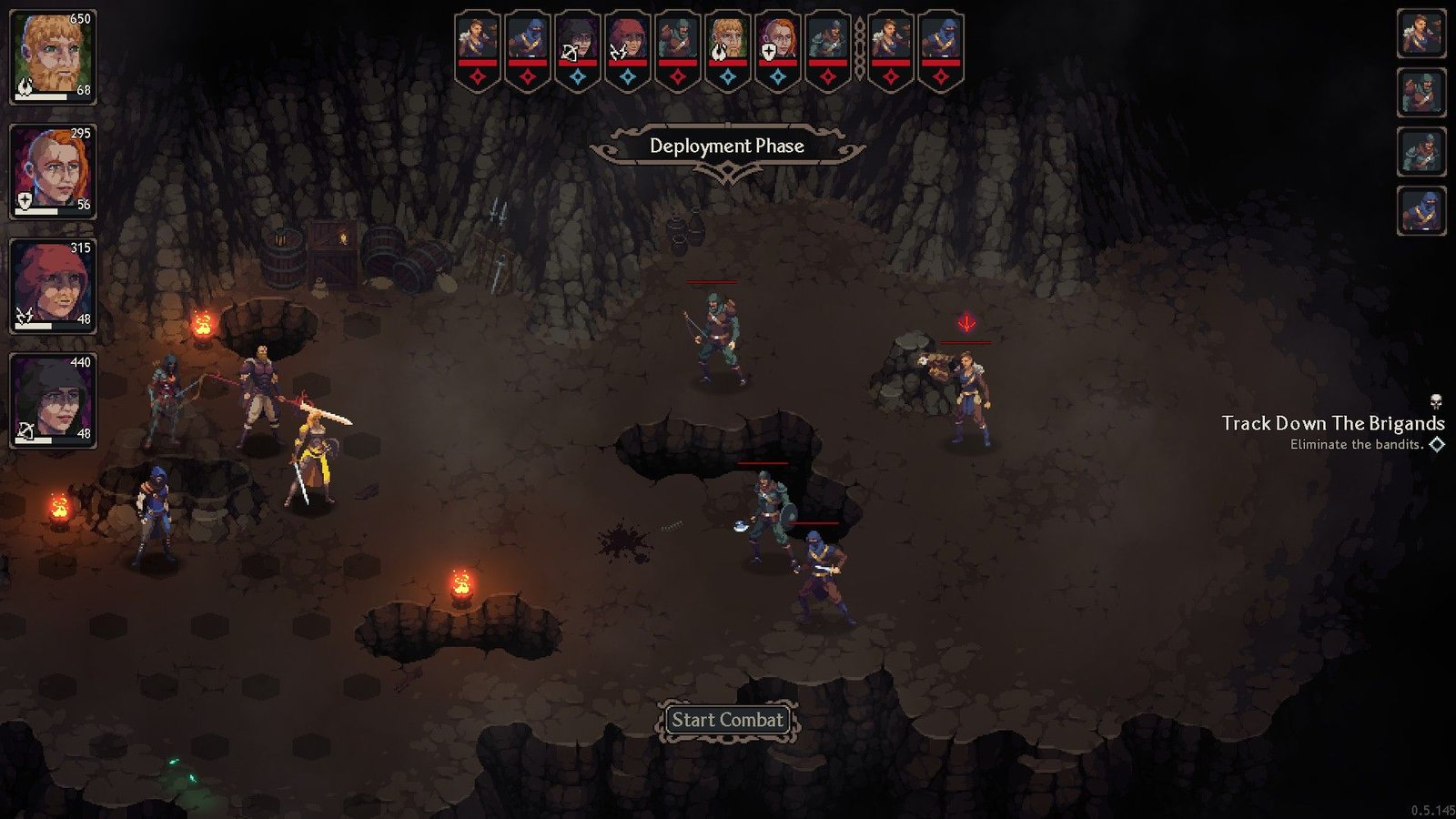This screenshot has width=1456, height=819.
Task: Select the blue-masked bandit in the enemy list
Action: (x=1421, y=212)
